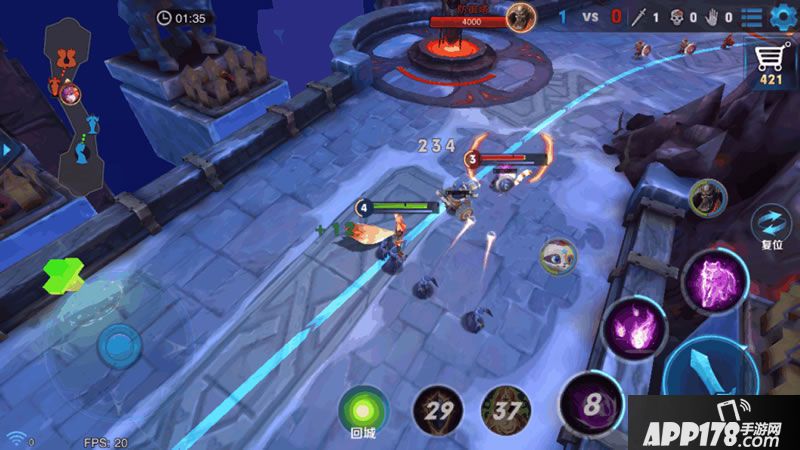Cast the purple flame skill

635,327
